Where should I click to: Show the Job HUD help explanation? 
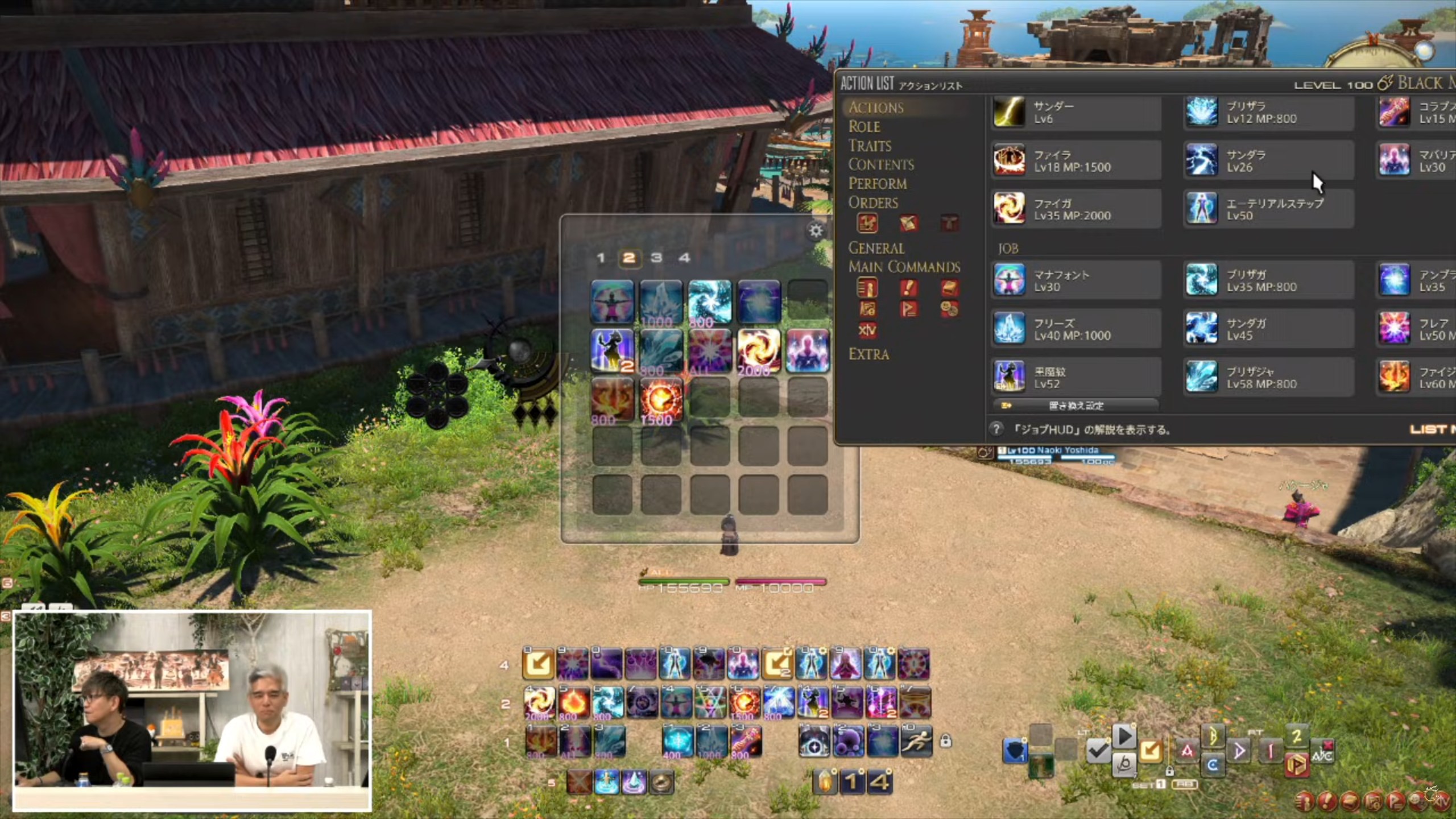[x=996, y=429]
